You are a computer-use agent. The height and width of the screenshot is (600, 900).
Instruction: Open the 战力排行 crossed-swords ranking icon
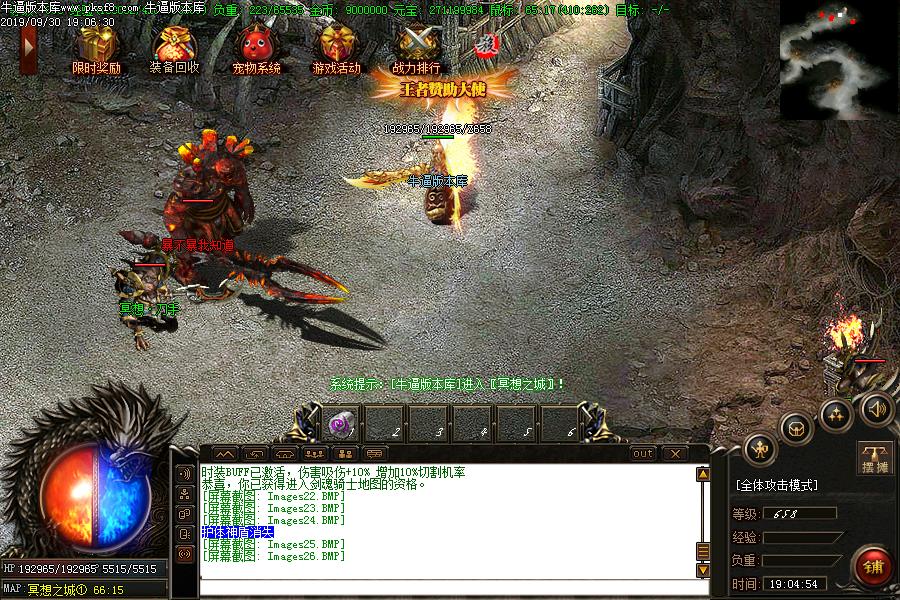pyautogui.click(x=416, y=46)
